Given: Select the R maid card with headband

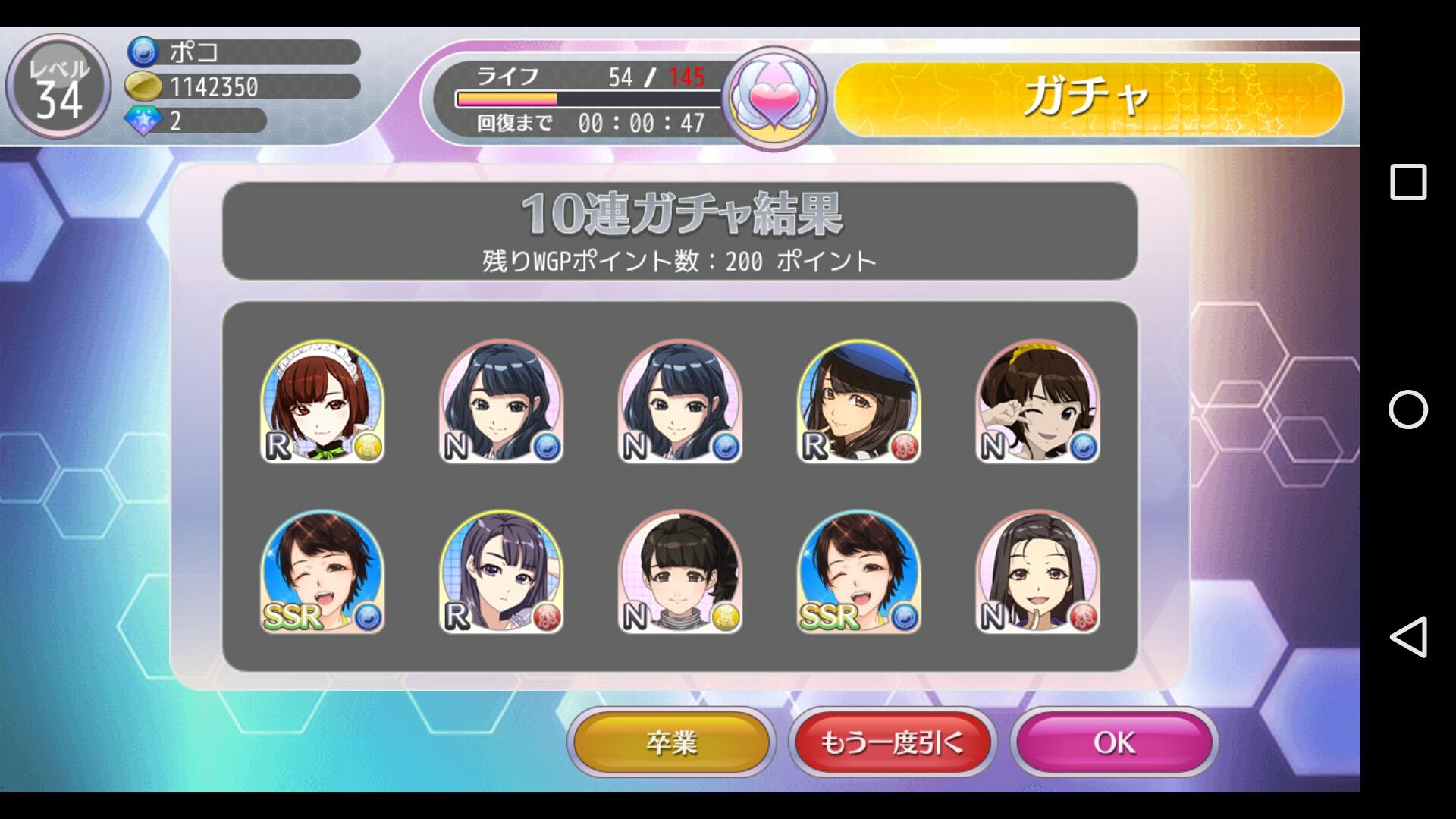Looking at the screenshot, I should pos(322,402).
